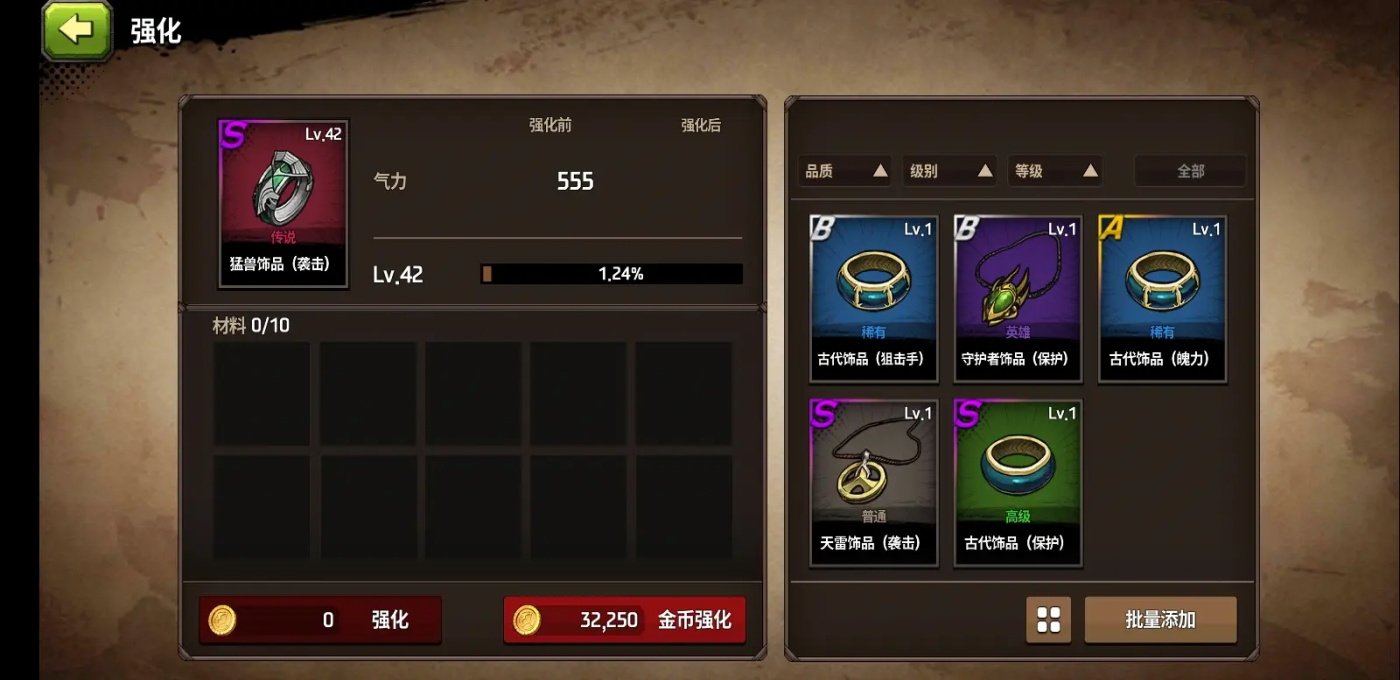Screen dimensions: 1400x680
Task: Go back using the green arrow button
Action: point(76,30)
